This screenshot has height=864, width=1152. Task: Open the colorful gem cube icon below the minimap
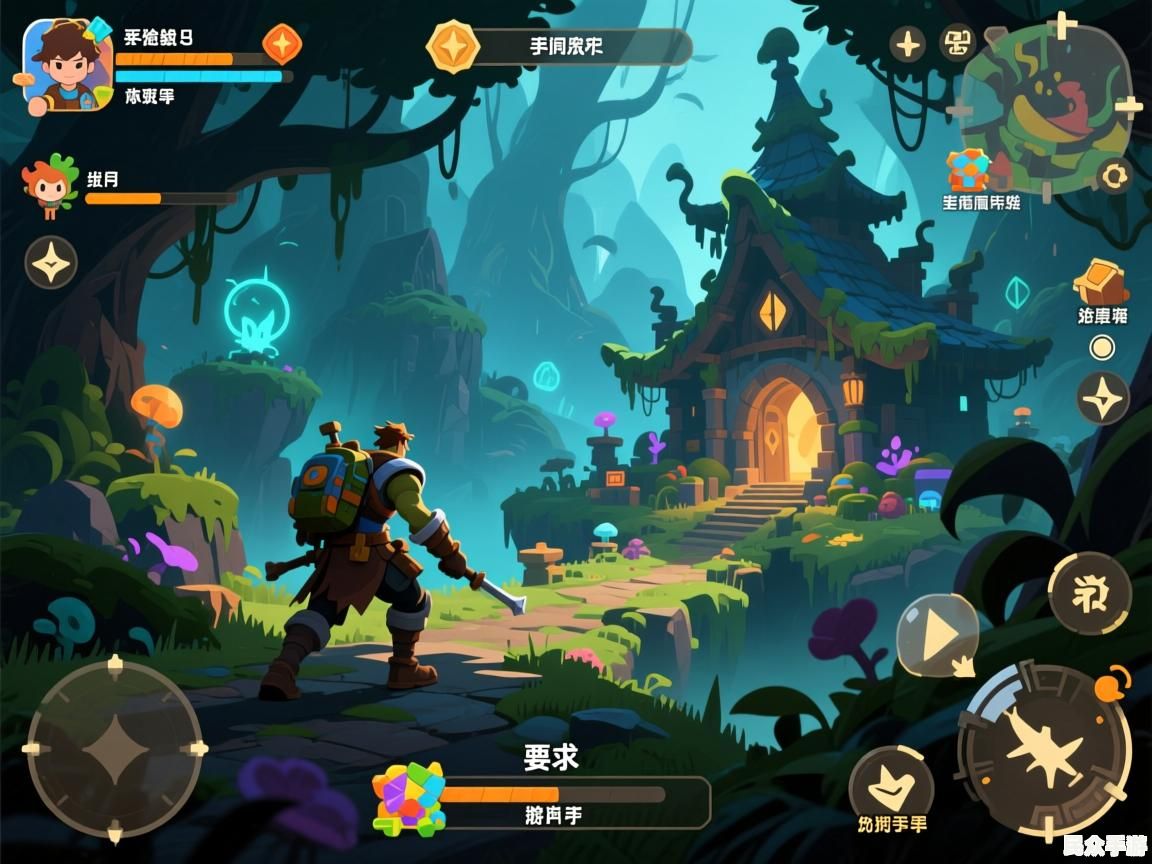point(968,171)
